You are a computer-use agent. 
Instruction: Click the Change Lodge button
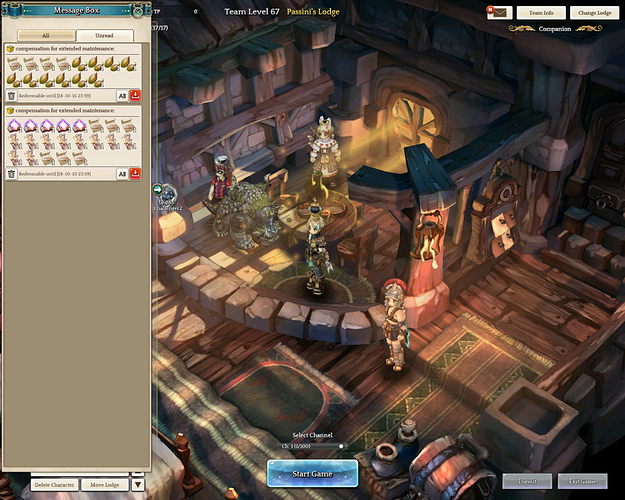[x=594, y=12]
